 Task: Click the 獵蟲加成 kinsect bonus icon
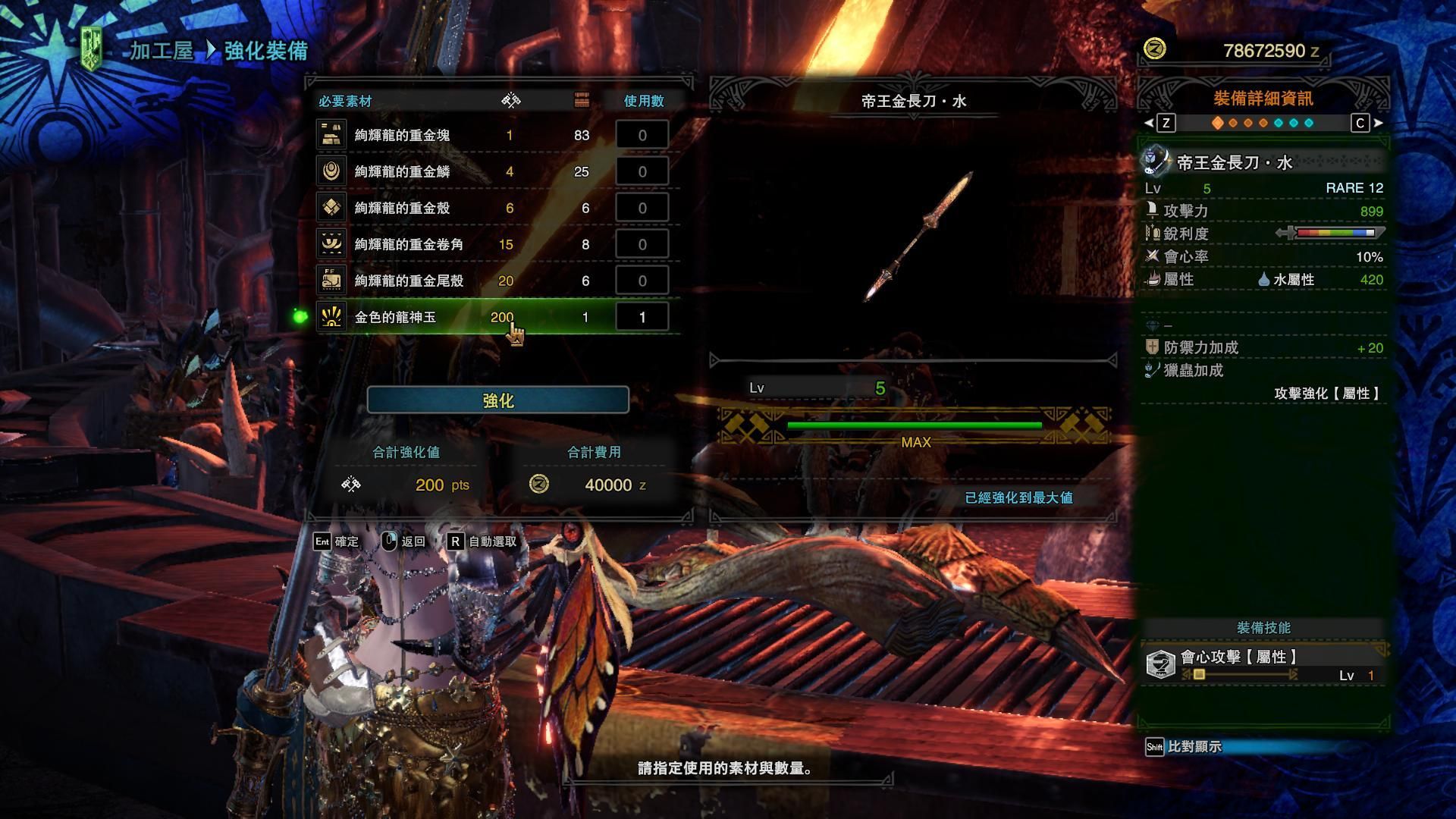coord(1152,372)
